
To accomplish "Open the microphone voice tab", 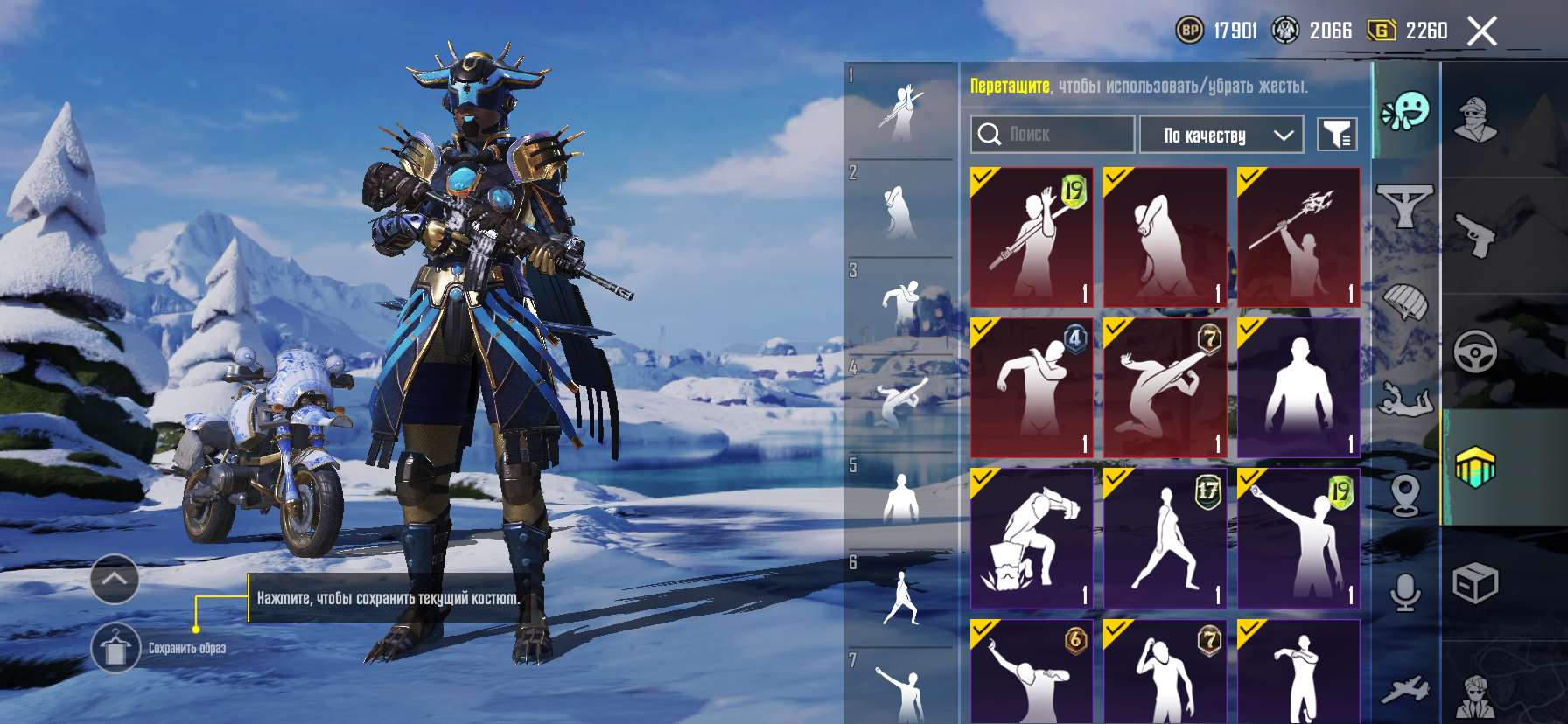I will tap(1404, 592).
